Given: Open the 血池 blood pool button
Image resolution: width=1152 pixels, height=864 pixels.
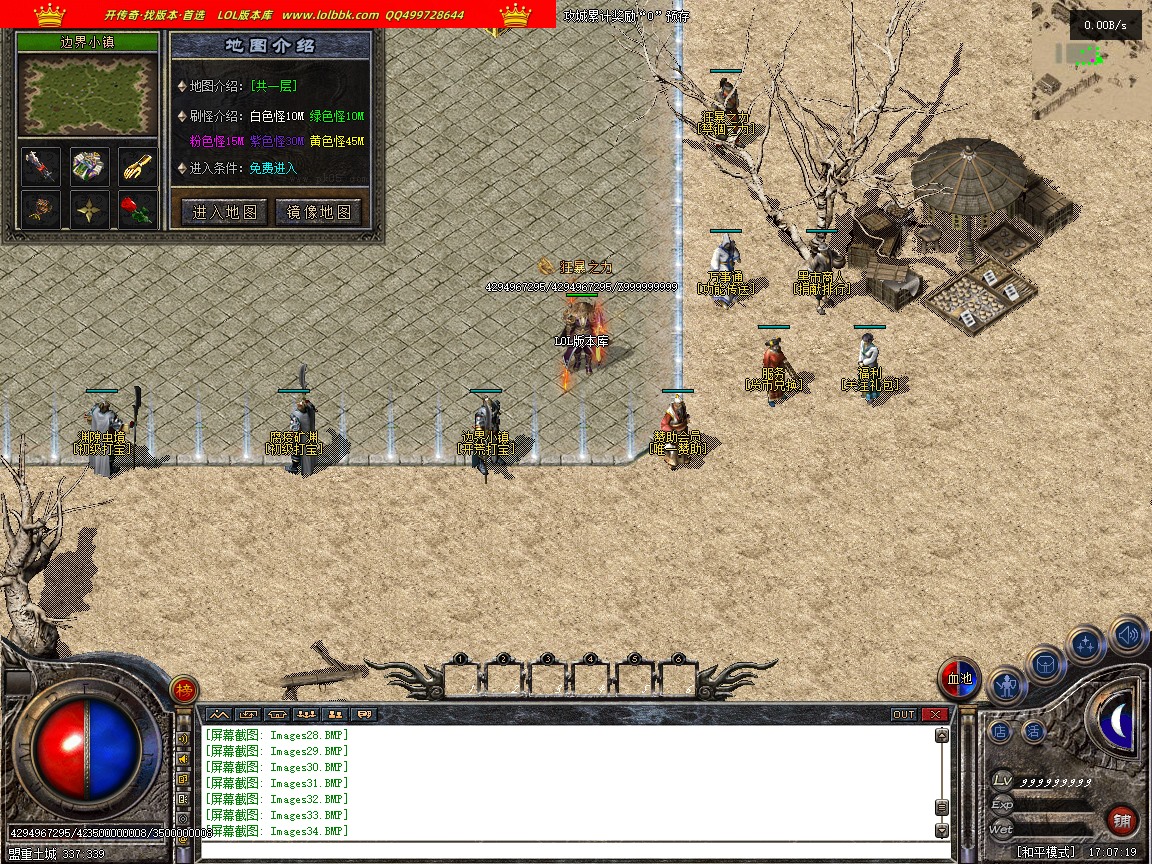Looking at the screenshot, I should (x=959, y=680).
